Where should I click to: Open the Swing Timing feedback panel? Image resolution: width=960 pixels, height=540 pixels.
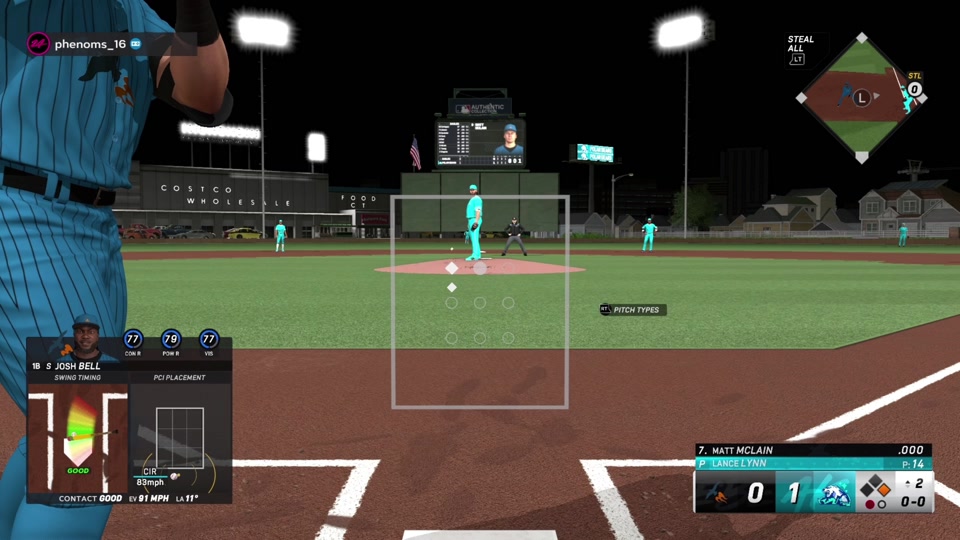(x=78, y=435)
